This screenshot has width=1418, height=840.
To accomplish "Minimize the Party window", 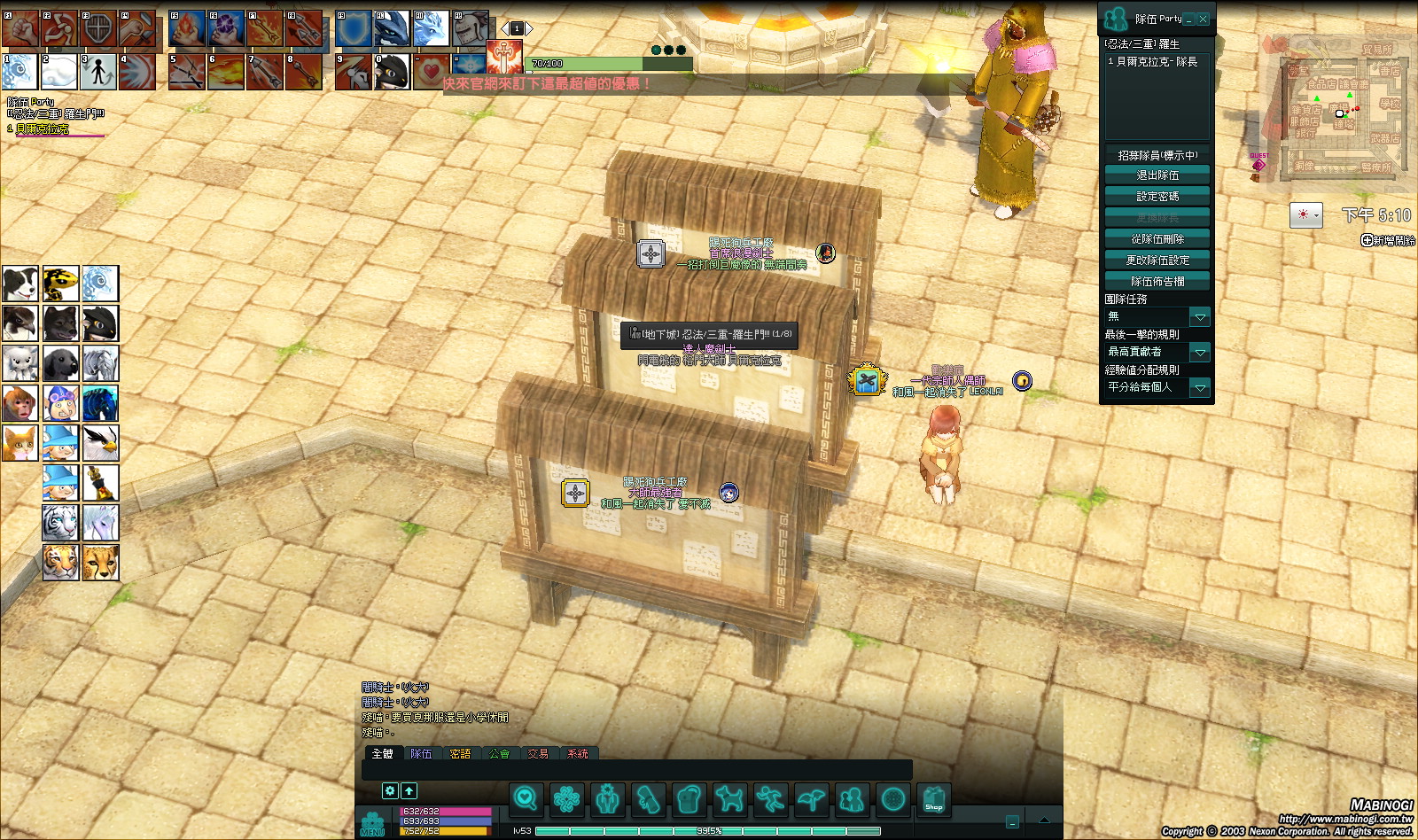I will pos(1189,19).
